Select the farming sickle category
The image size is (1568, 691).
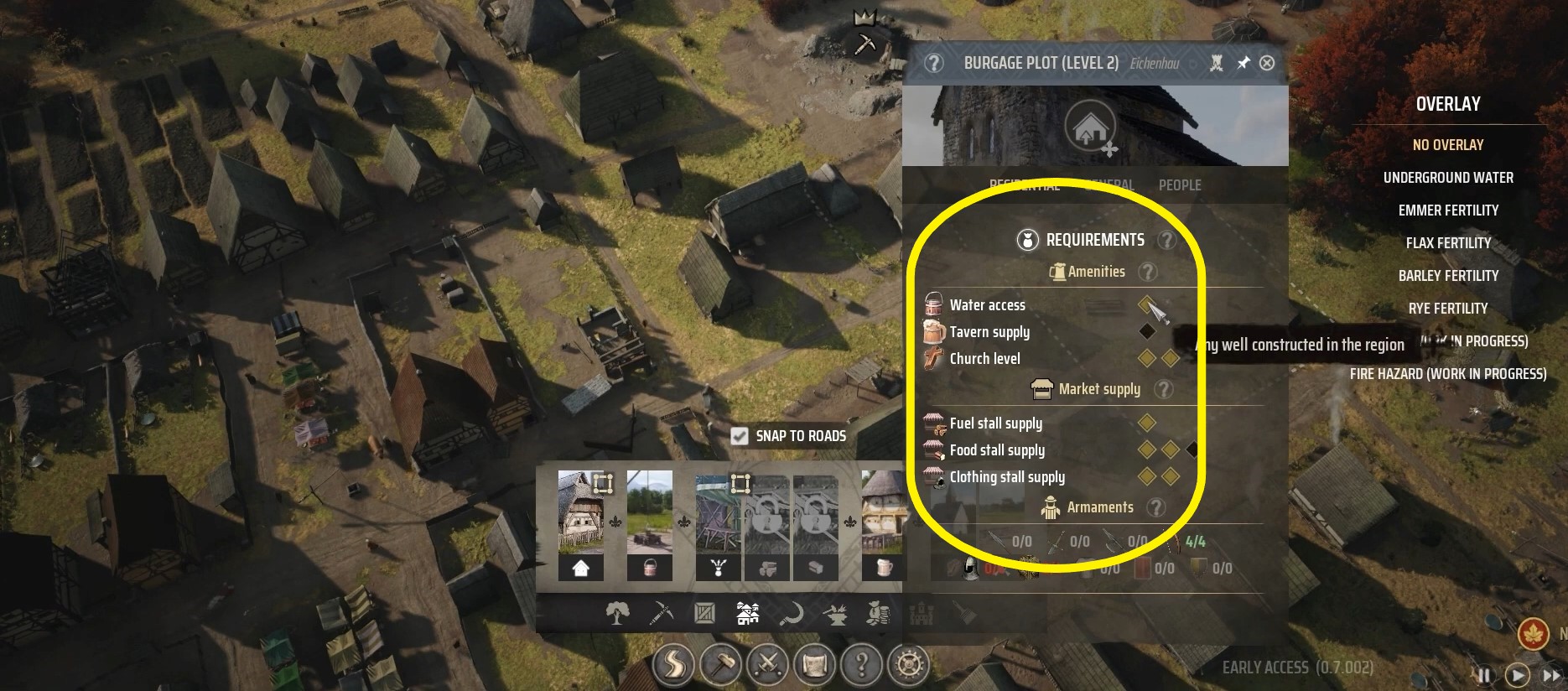click(794, 614)
